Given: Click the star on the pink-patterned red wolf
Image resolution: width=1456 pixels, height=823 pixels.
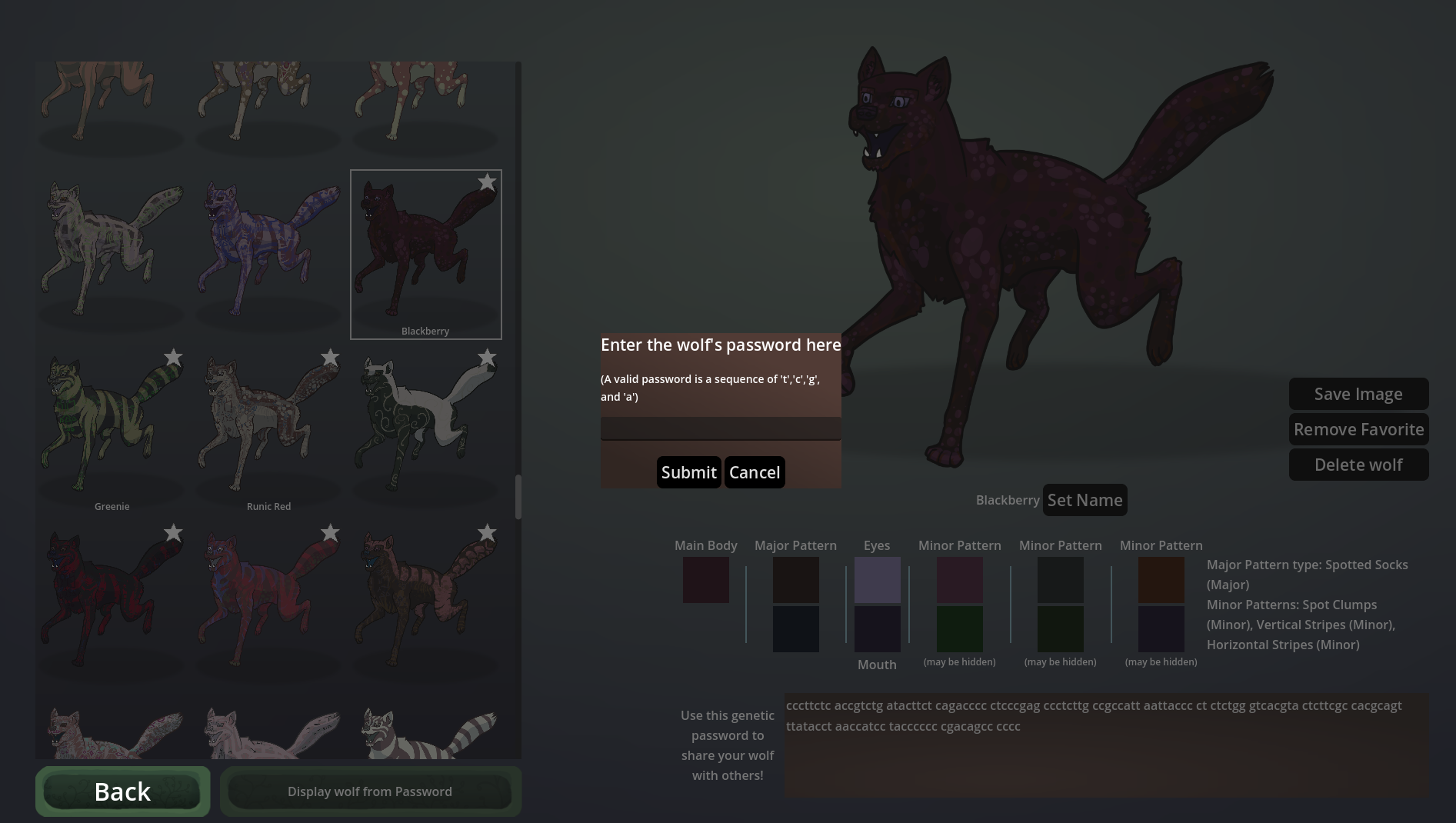Looking at the screenshot, I should pyautogui.click(x=330, y=532).
